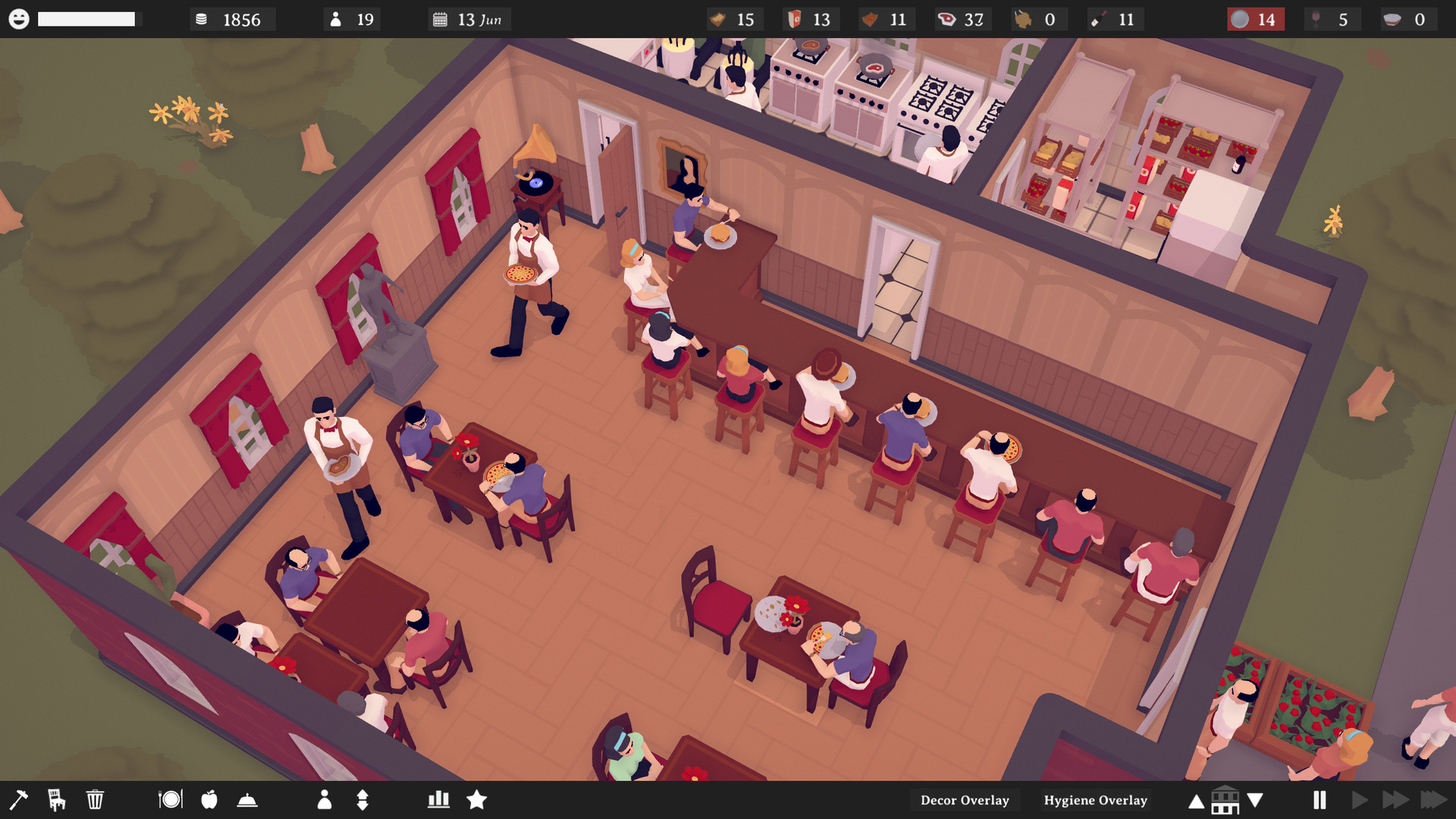The image size is (1456, 819).
Task: Move up one floor level
Action: click(x=1195, y=800)
